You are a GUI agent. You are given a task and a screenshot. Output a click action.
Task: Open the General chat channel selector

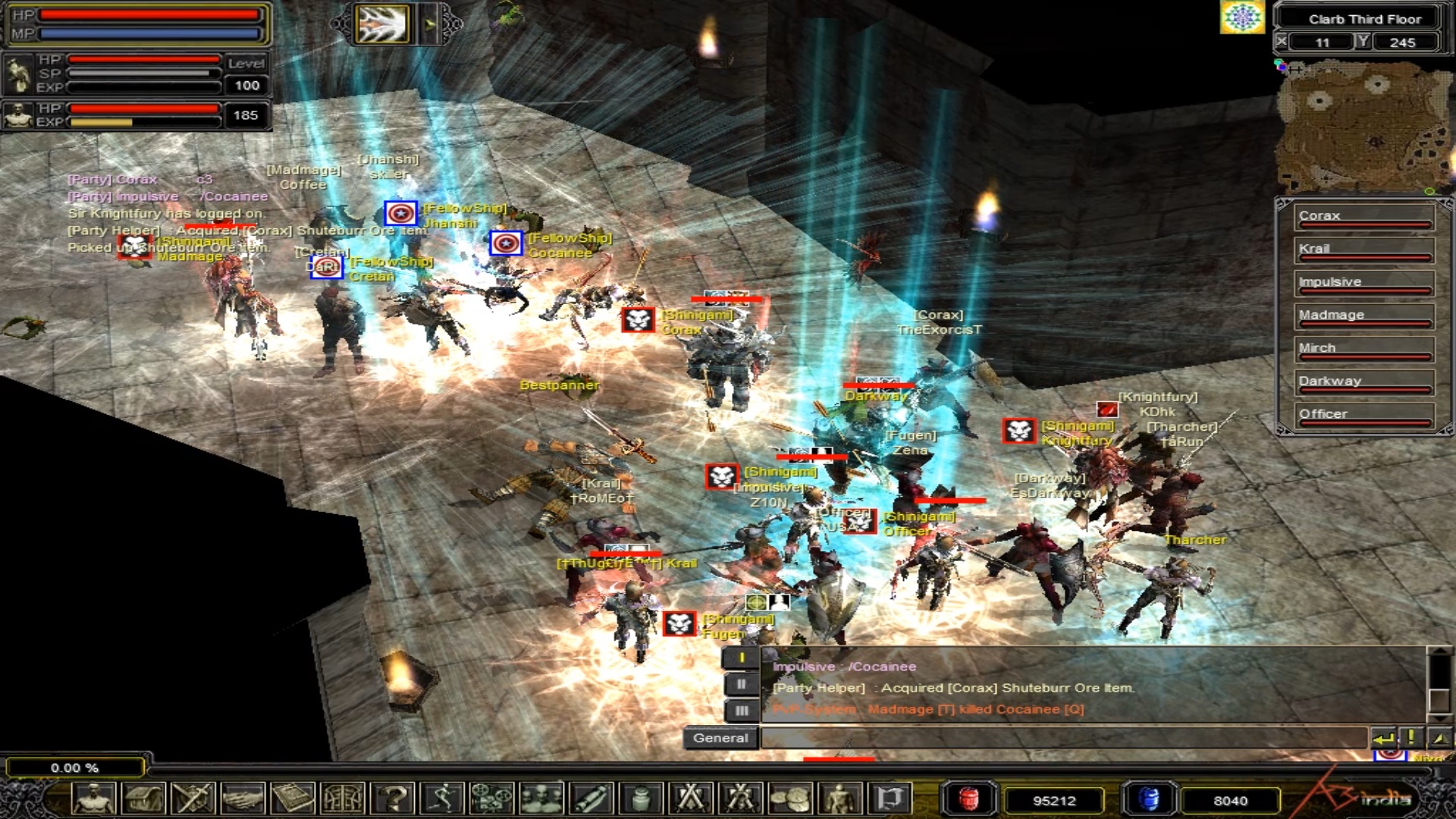pyautogui.click(x=720, y=738)
